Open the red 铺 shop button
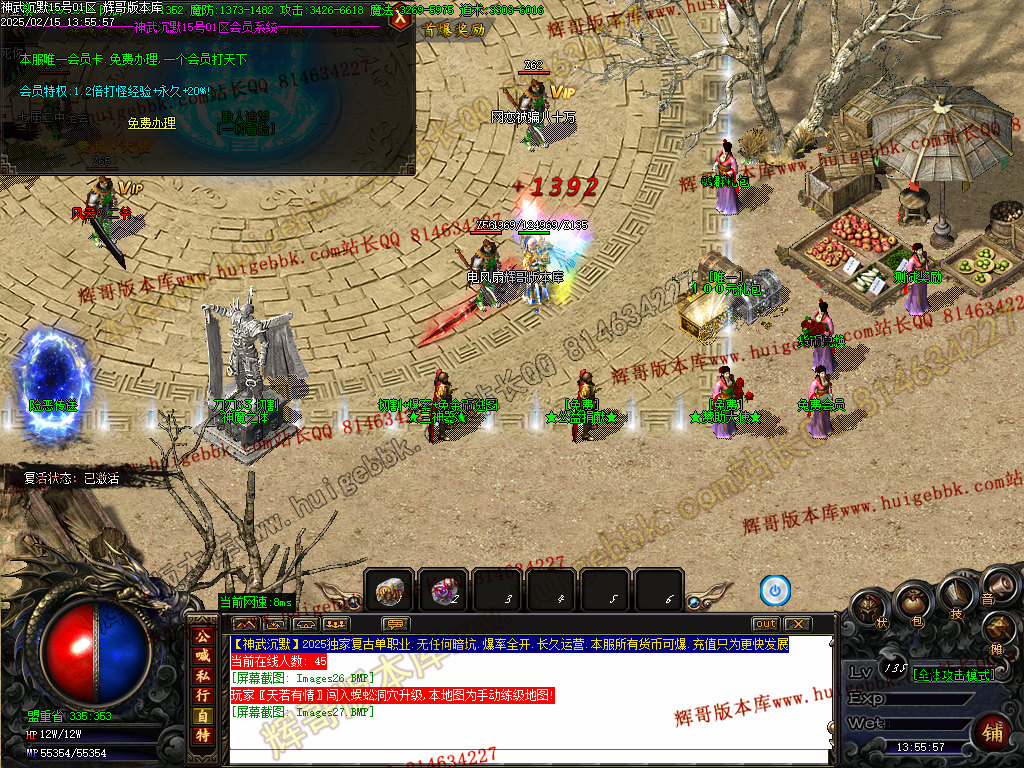The height and width of the screenshot is (768, 1024). pos(992,732)
